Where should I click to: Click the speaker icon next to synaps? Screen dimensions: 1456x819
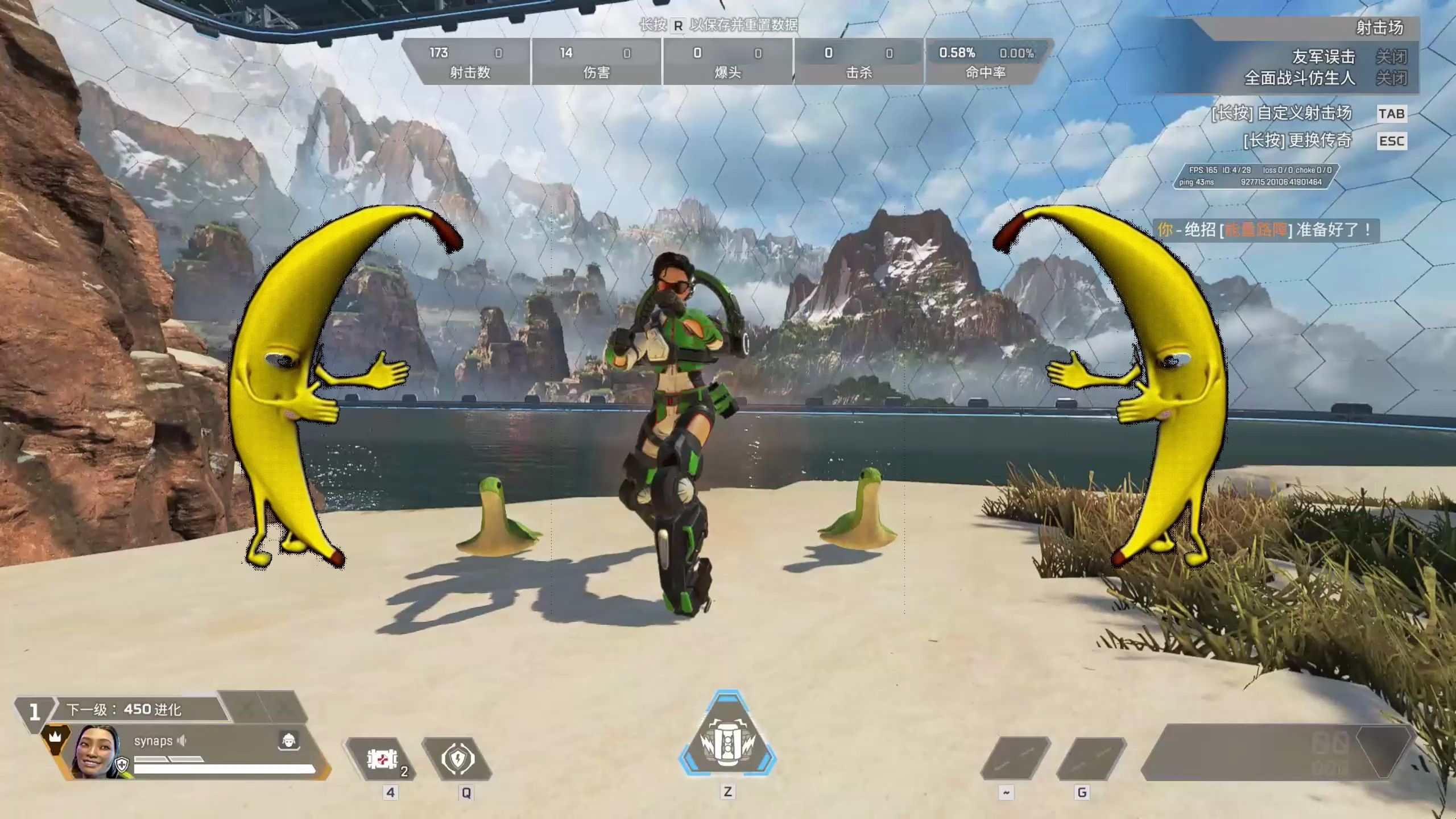182,741
